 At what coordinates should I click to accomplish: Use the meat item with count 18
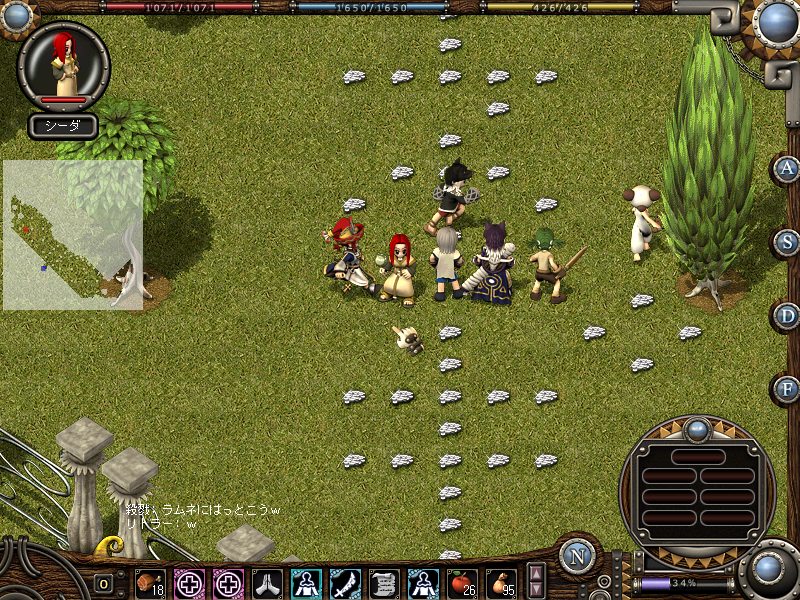150,582
